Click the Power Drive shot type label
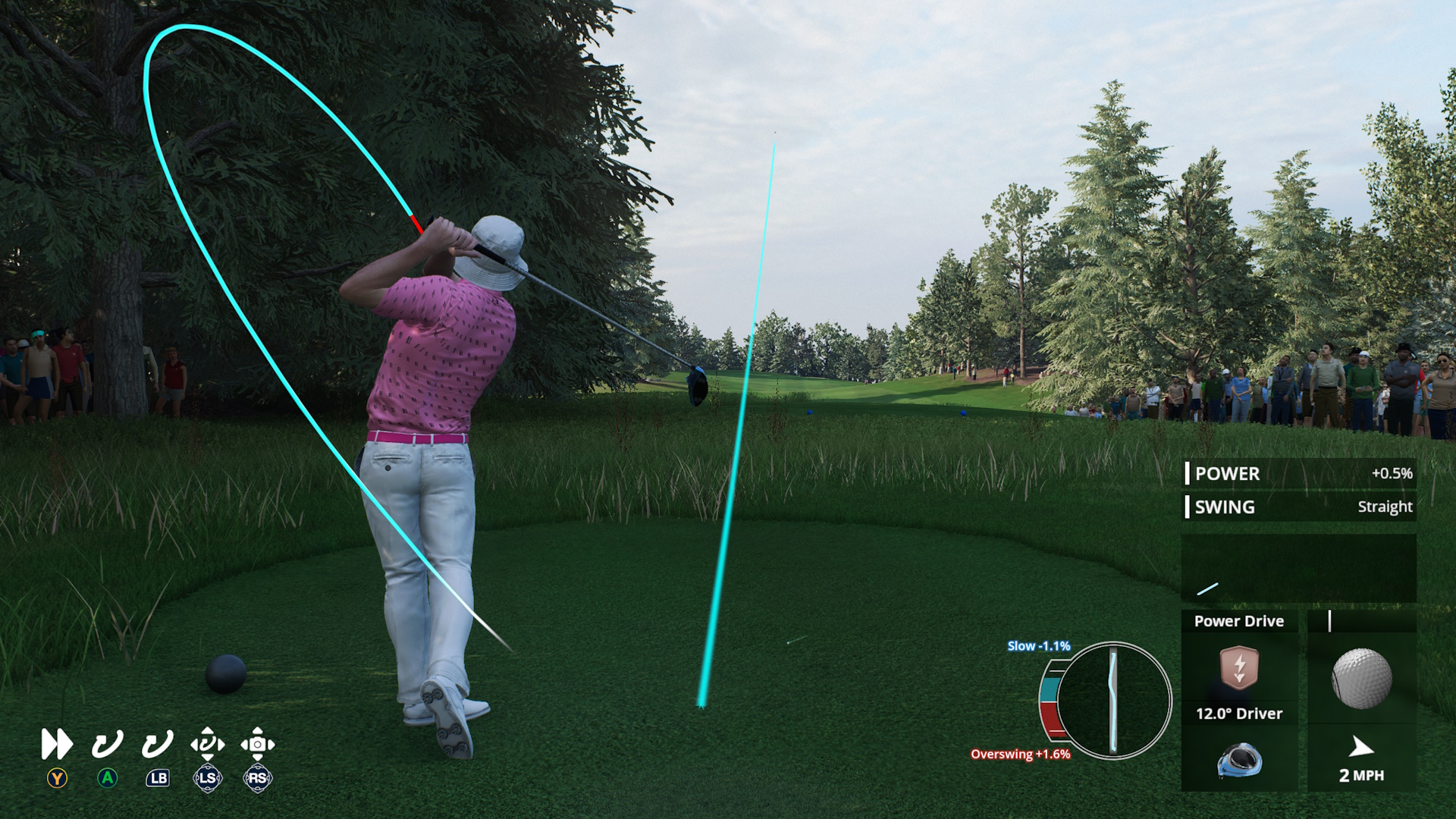The image size is (1456, 819). coord(1239,621)
